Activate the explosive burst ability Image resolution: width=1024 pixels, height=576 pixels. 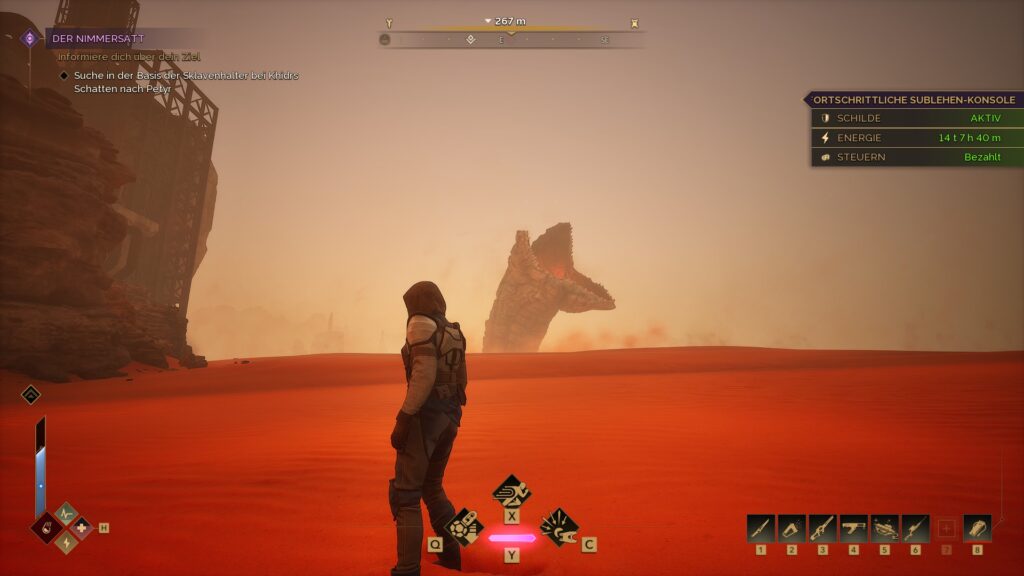coord(559,526)
